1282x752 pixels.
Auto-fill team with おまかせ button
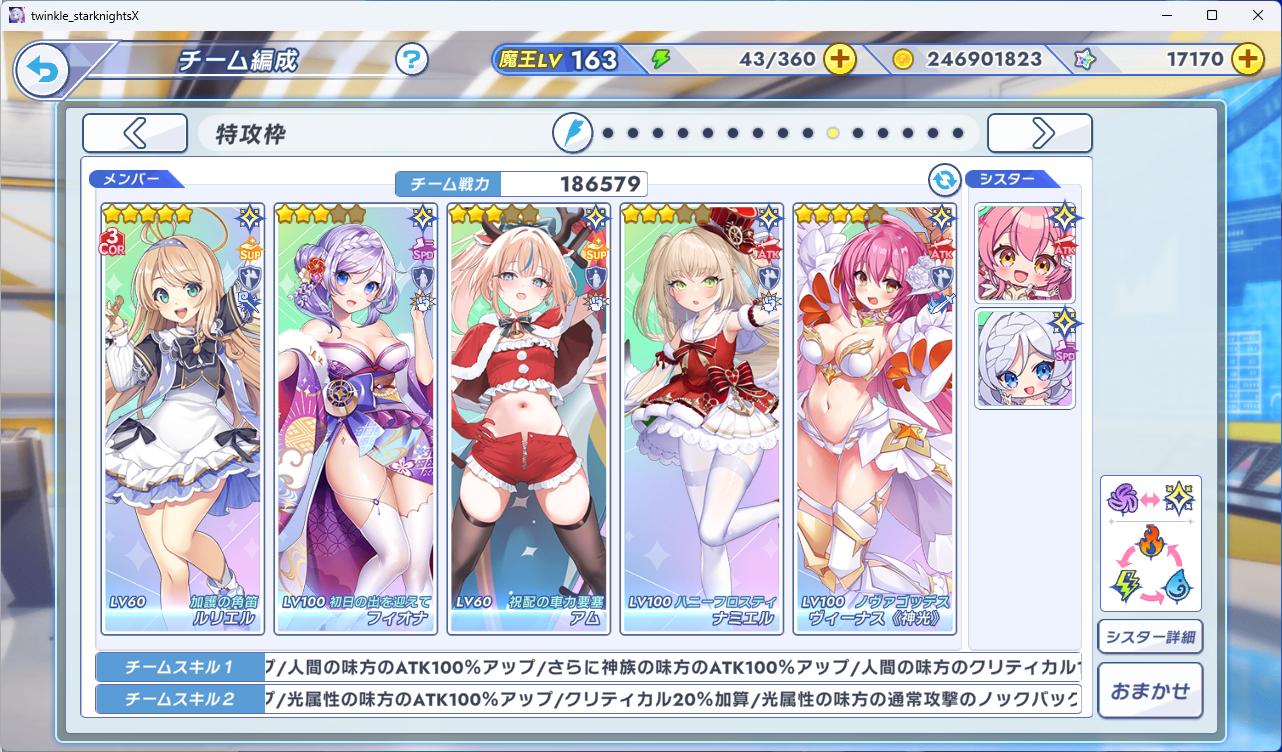1150,690
